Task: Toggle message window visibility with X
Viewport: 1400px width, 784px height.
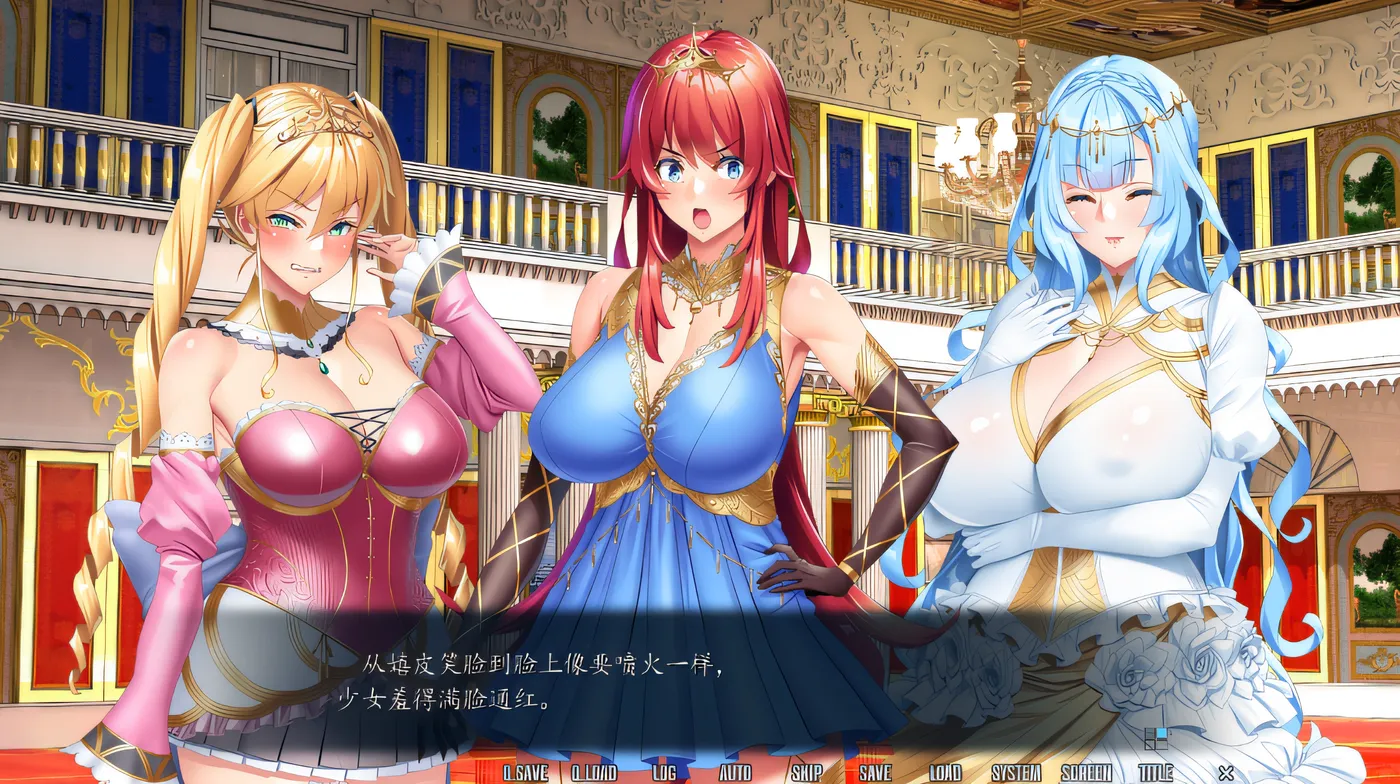Action: click(1227, 771)
